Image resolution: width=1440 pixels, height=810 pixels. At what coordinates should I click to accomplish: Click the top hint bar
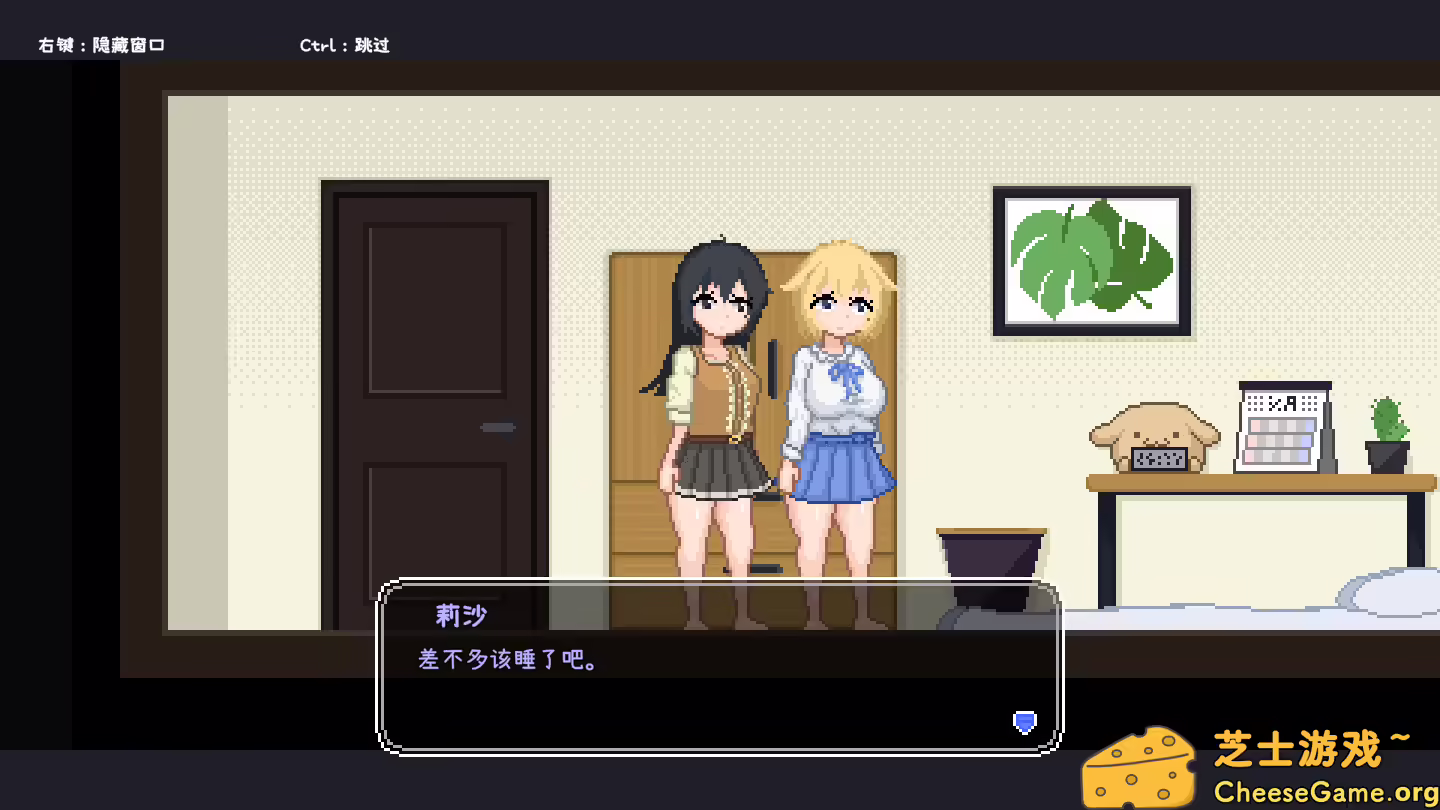pyautogui.click(x=720, y=30)
